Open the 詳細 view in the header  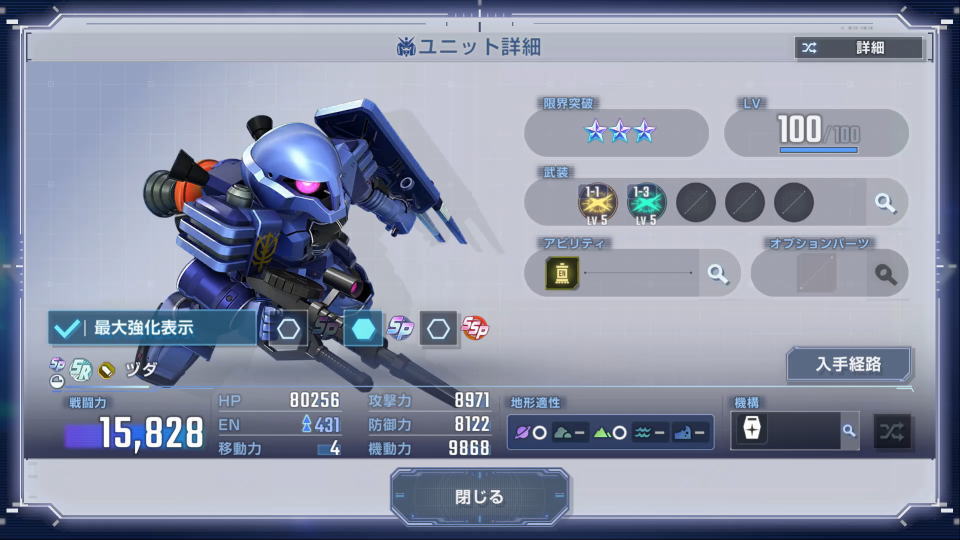(859, 48)
